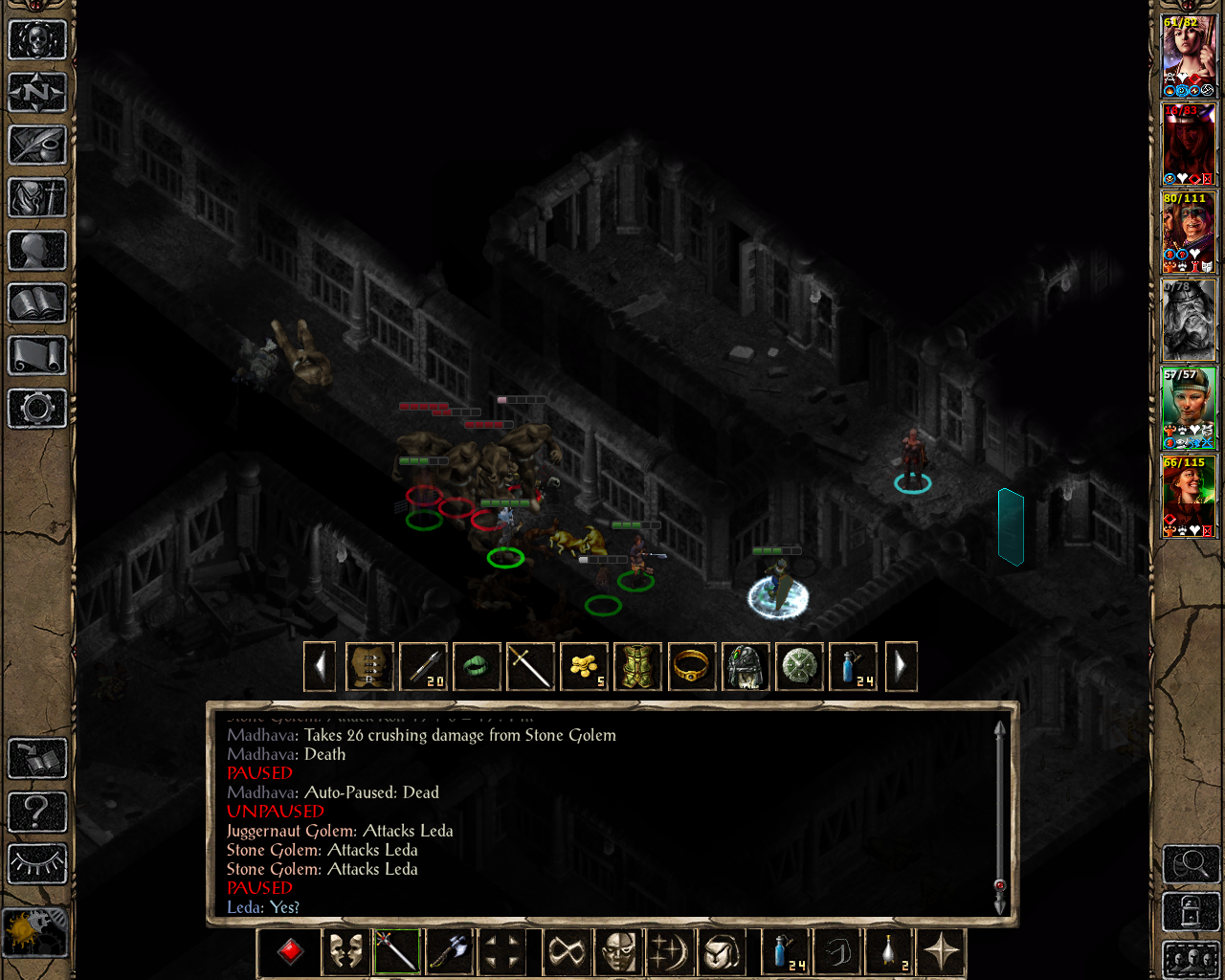Open the priest scroll button
Viewport: 1225px width, 980px height.
click(37, 356)
